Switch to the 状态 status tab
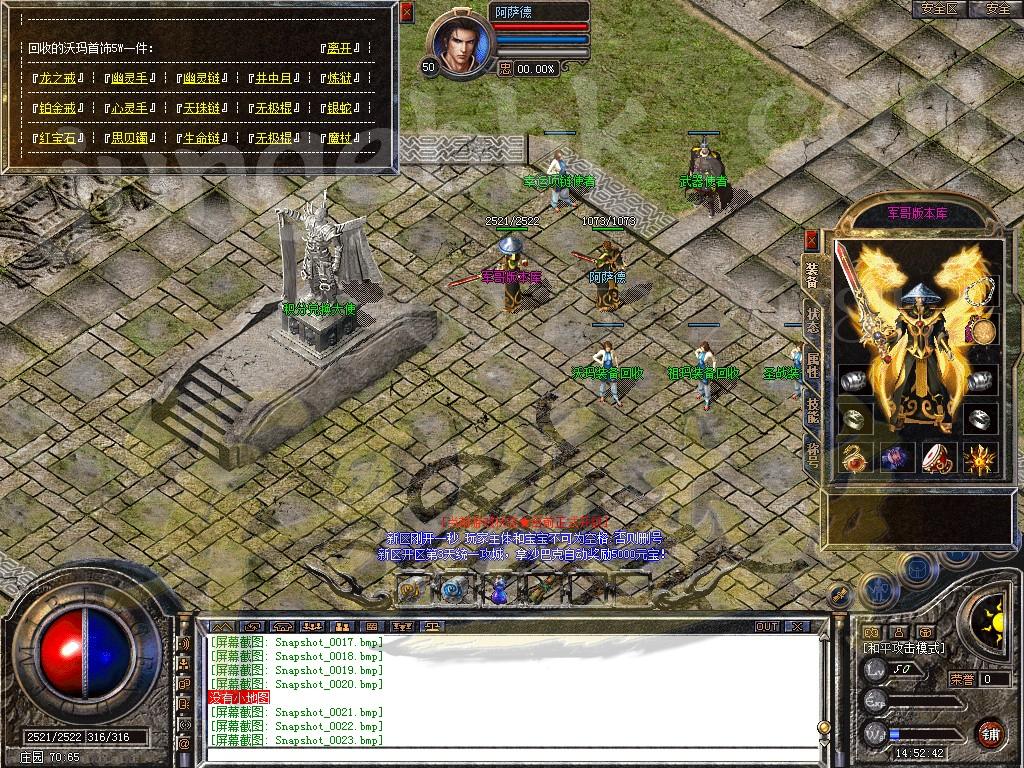1024x768 pixels. pyautogui.click(x=813, y=318)
